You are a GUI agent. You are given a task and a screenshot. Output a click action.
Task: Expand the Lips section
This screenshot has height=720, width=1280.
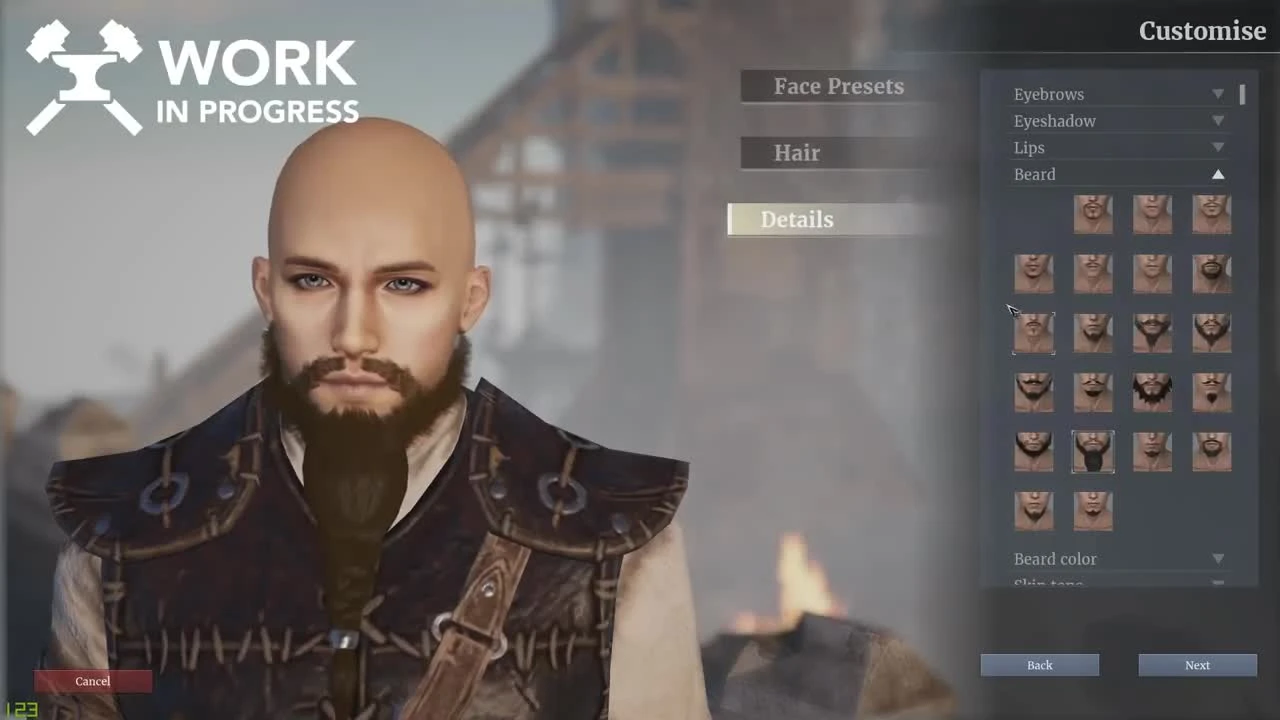(x=1117, y=147)
